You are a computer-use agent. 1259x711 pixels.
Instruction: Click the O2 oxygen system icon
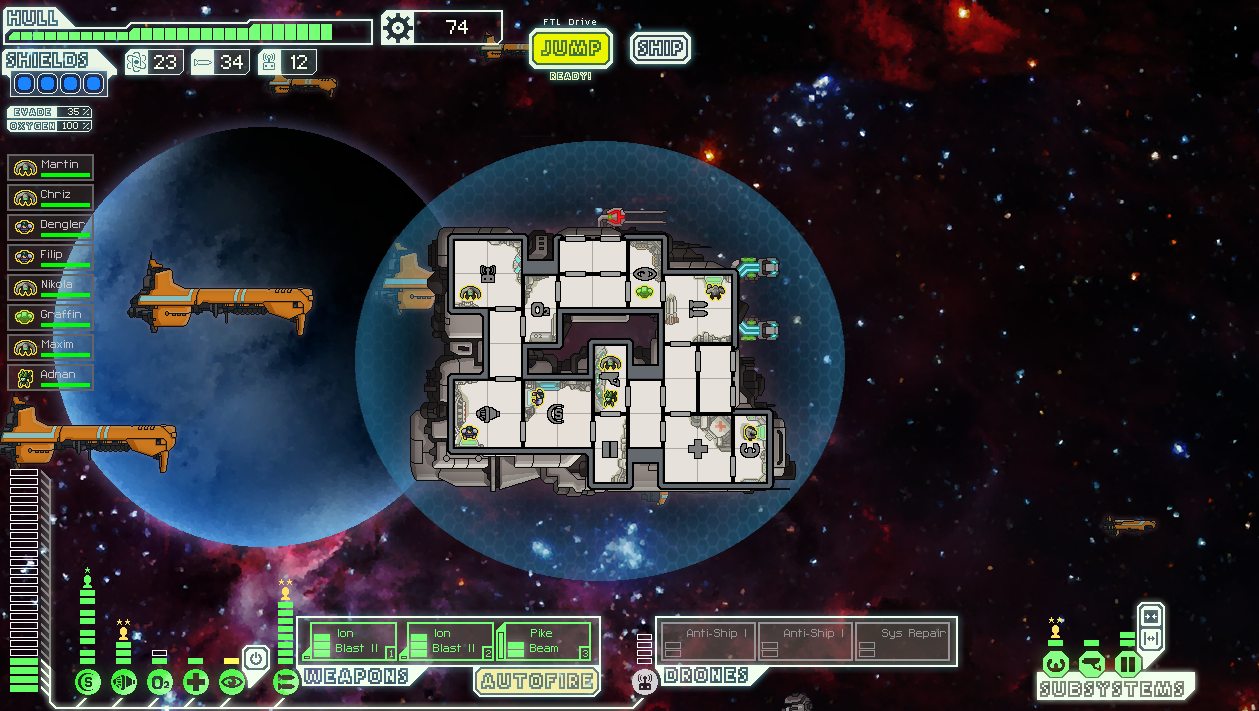(160, 683)
